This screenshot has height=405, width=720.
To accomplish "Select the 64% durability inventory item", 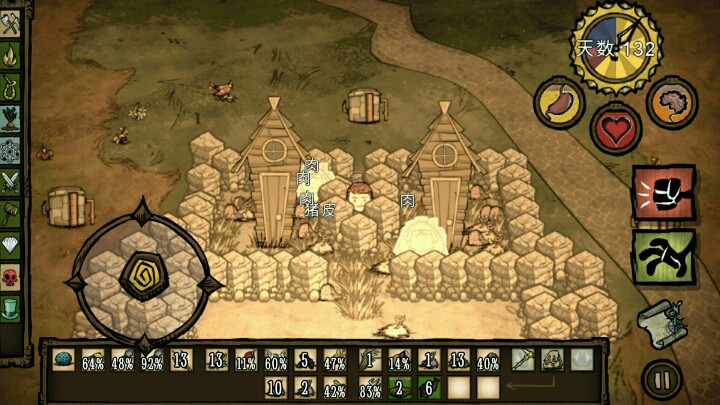I will pos(93,360).
